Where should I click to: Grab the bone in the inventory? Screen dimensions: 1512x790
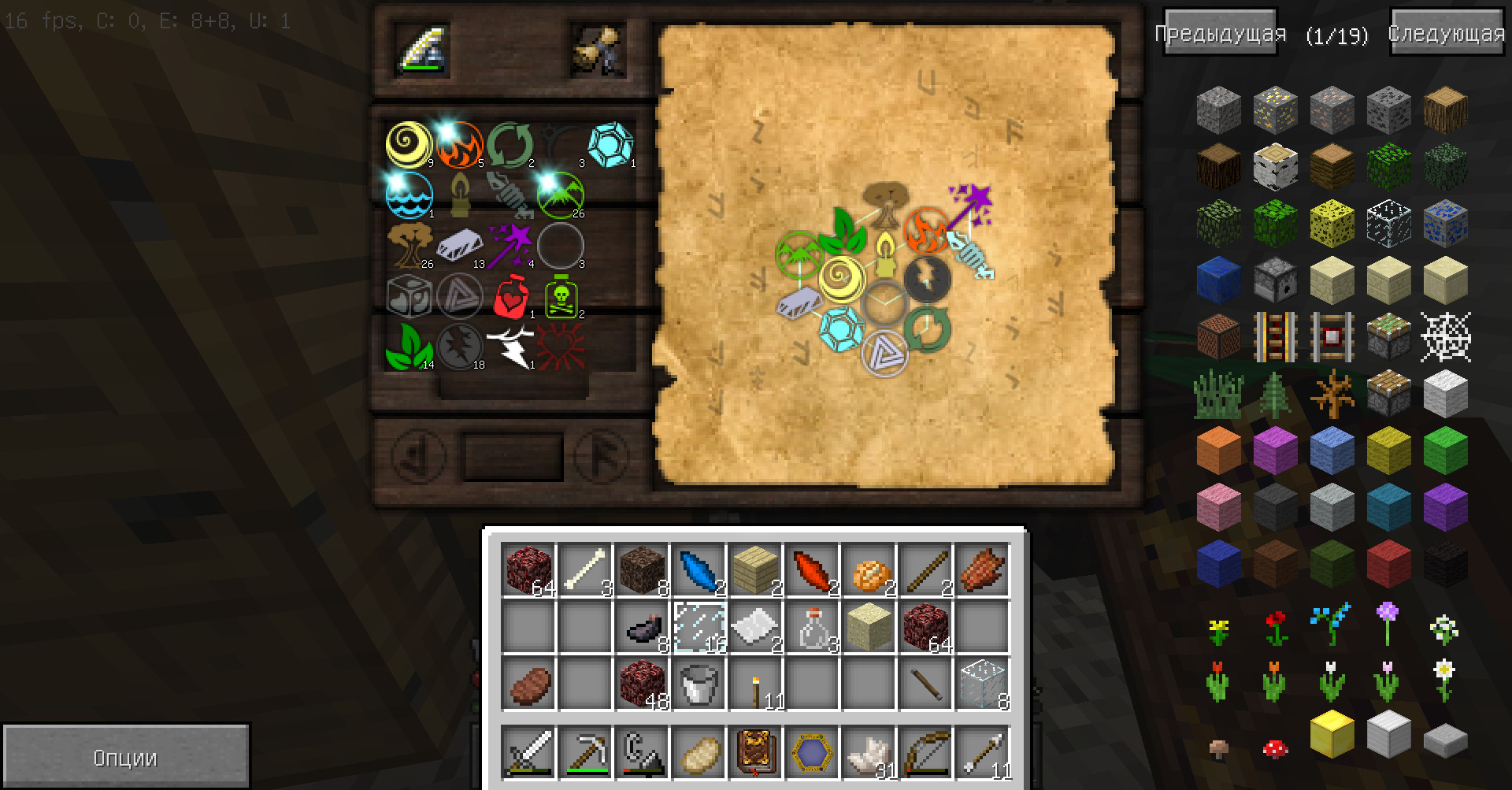[x=585, y=569]
